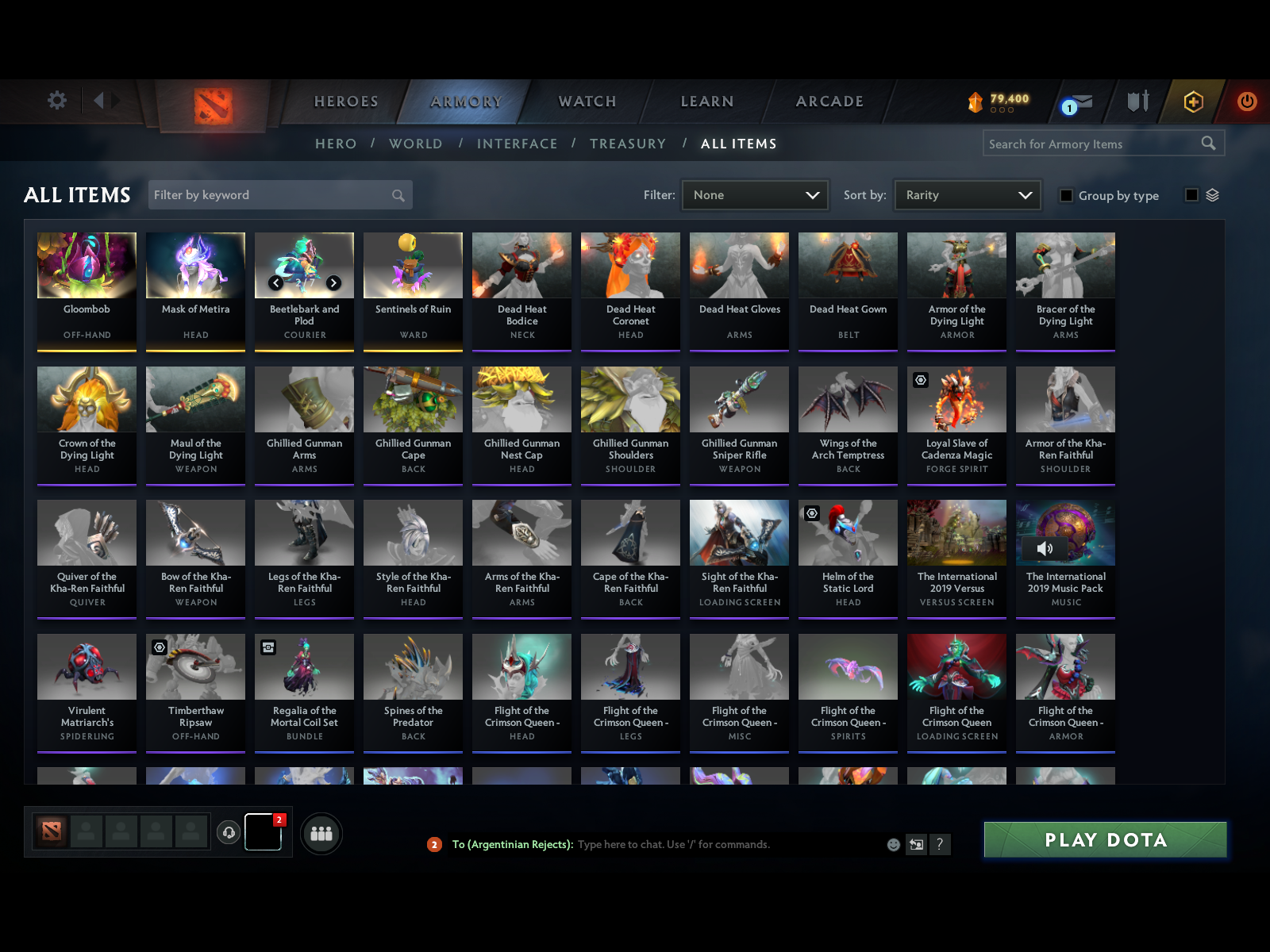Click the Dota 2 logo emblem

tap(212, 103)
